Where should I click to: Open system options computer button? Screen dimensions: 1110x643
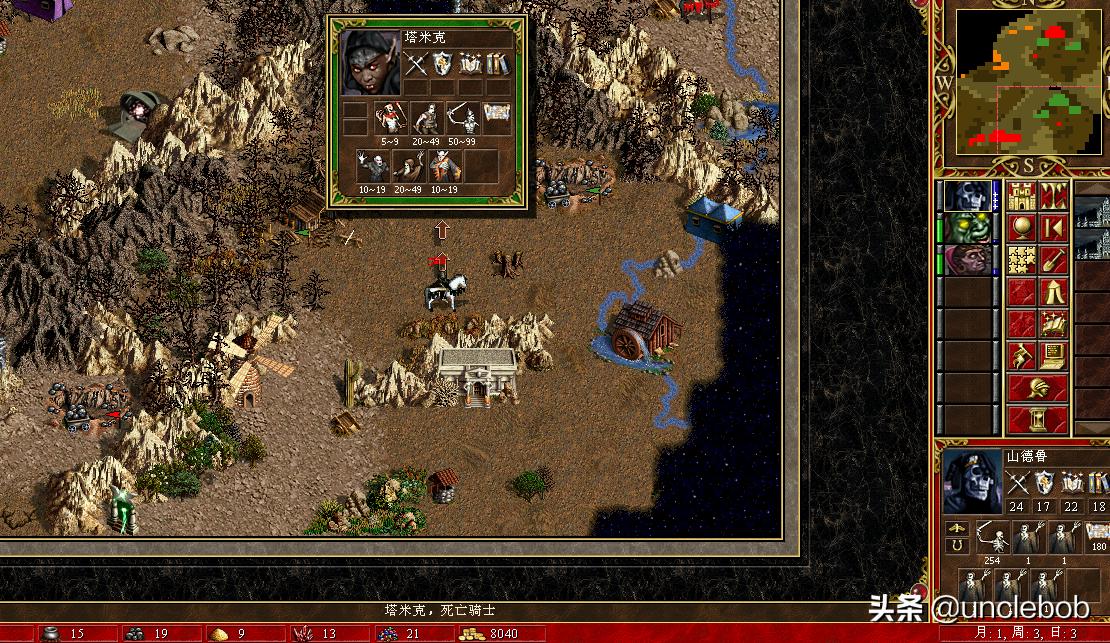1053,356
